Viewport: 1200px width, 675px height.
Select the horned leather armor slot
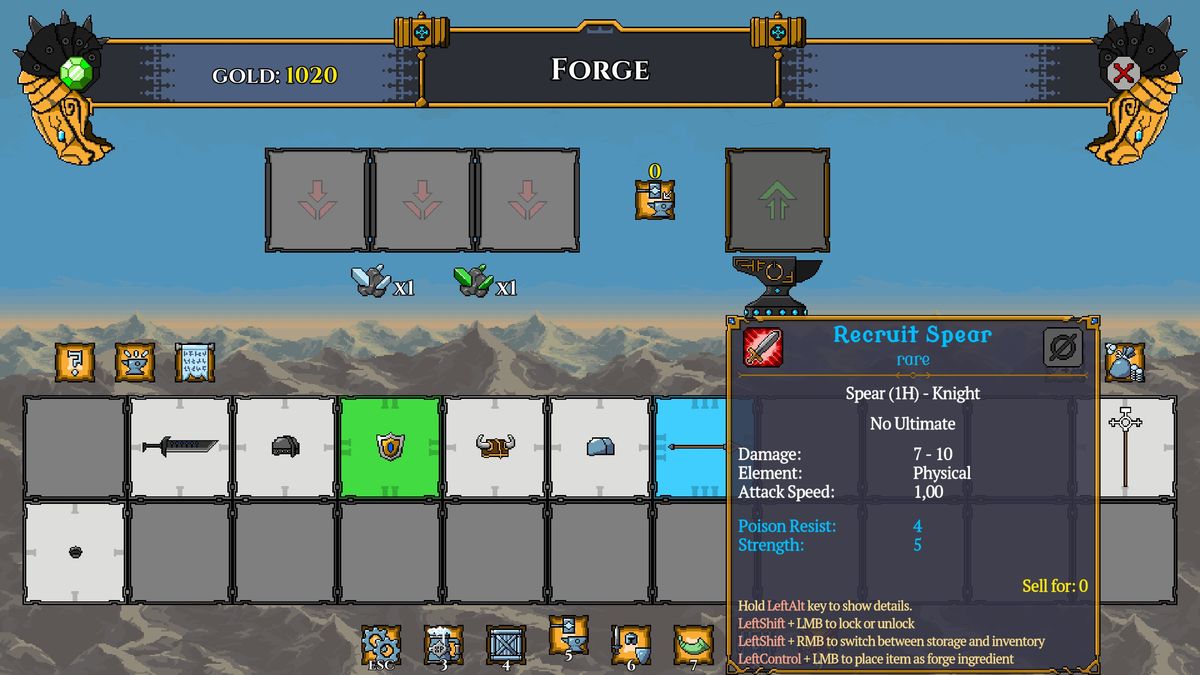click(495, 447)
